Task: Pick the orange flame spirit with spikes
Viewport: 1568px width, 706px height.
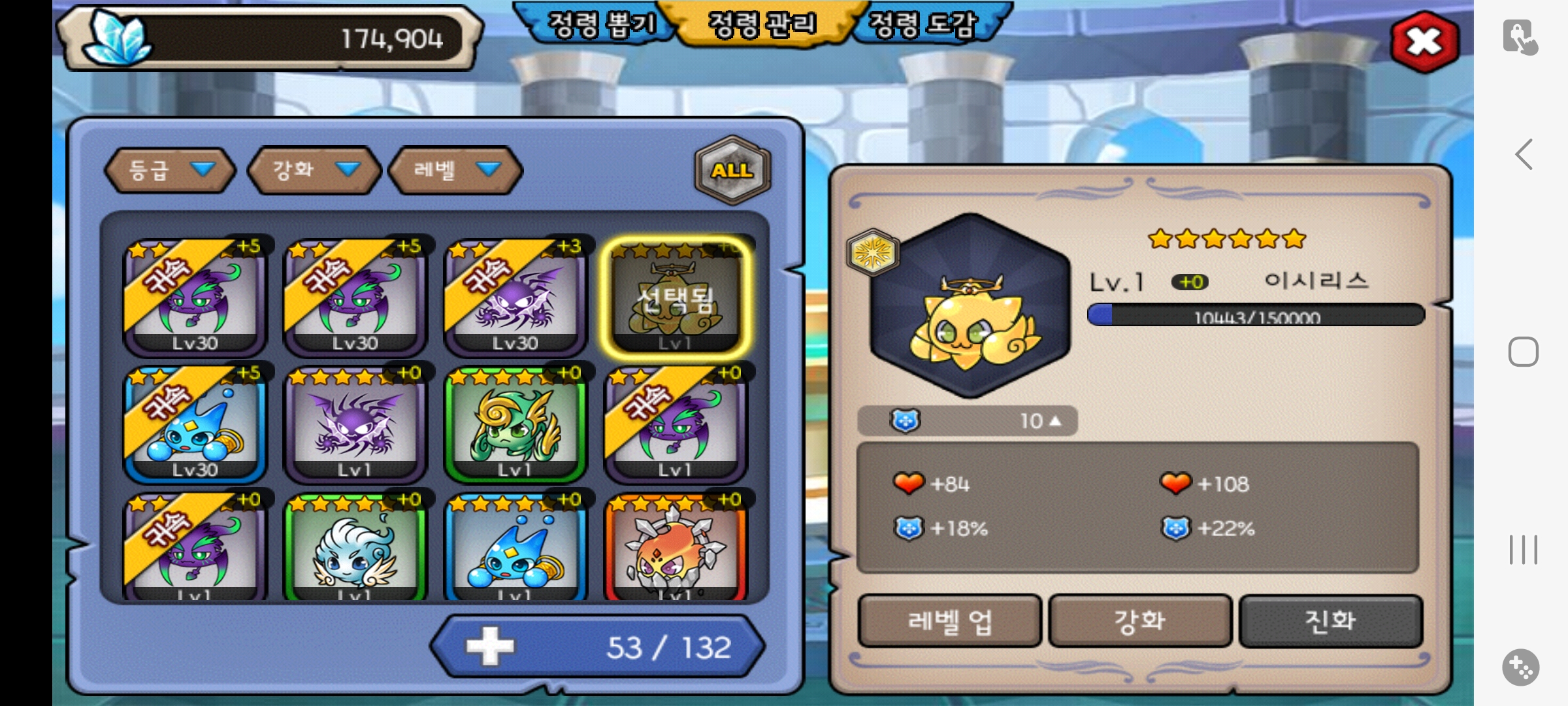Action: (x=676, y=549)
